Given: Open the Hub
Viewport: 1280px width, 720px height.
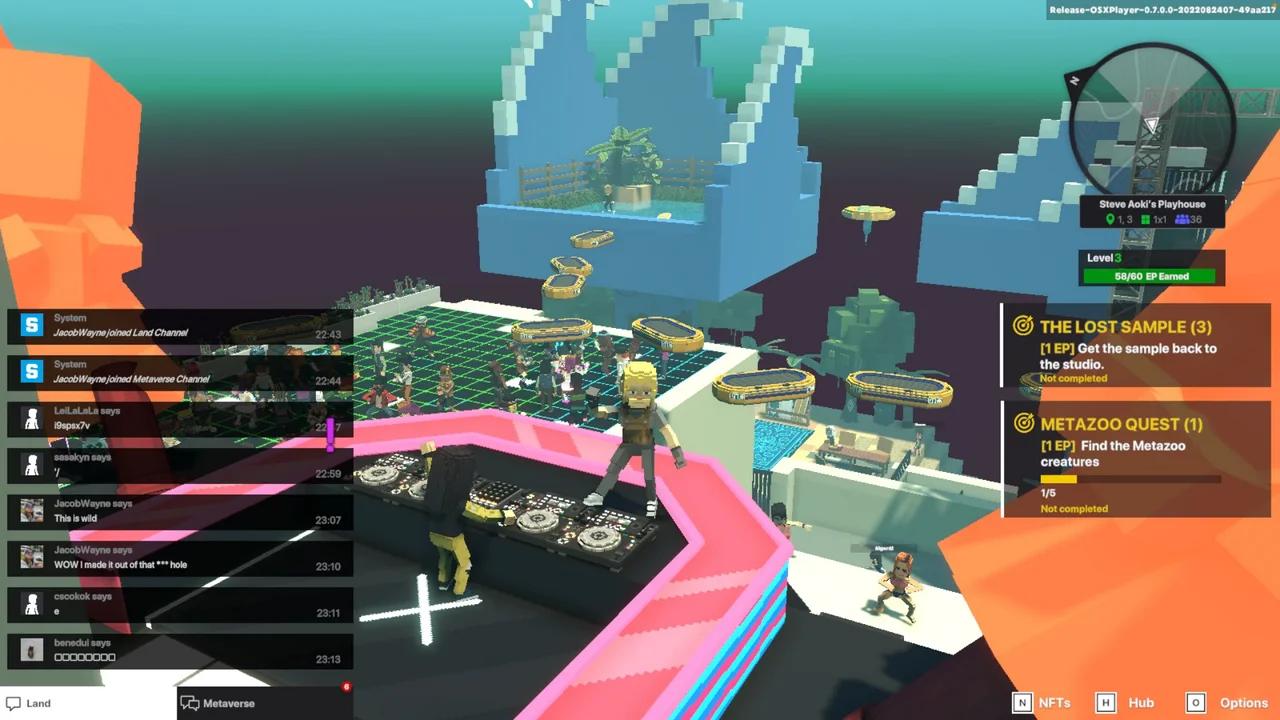Looking at the screenshot, I should click(x=1140, y=703).
